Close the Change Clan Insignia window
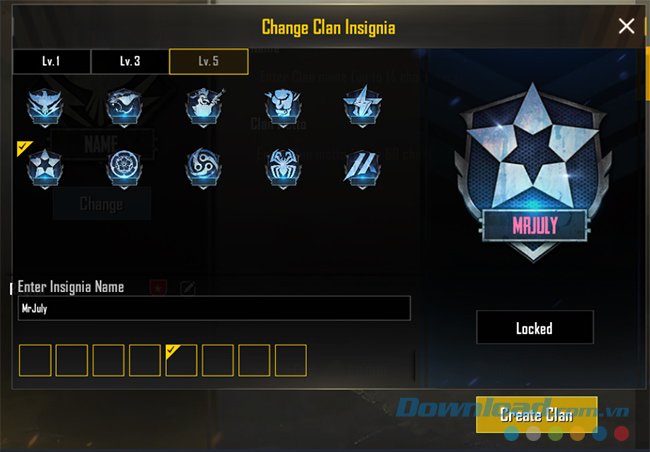 pyautogui.click(x=626, y=27)
